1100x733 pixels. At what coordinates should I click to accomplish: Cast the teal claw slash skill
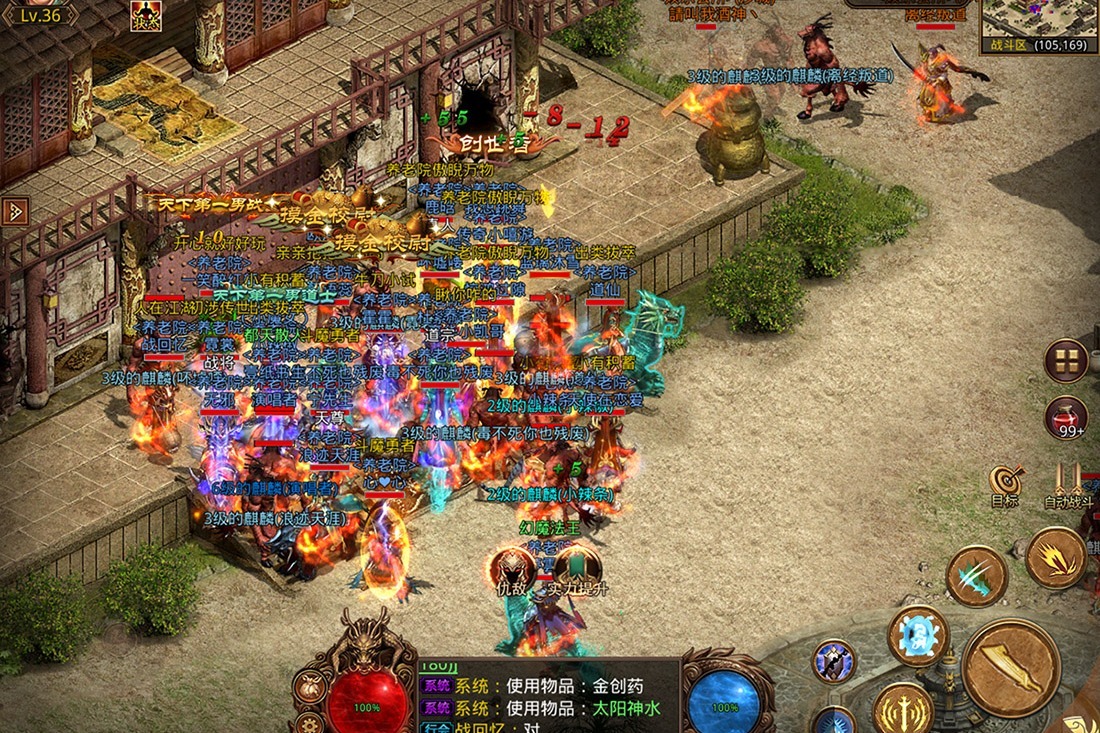tap(977, 576)
